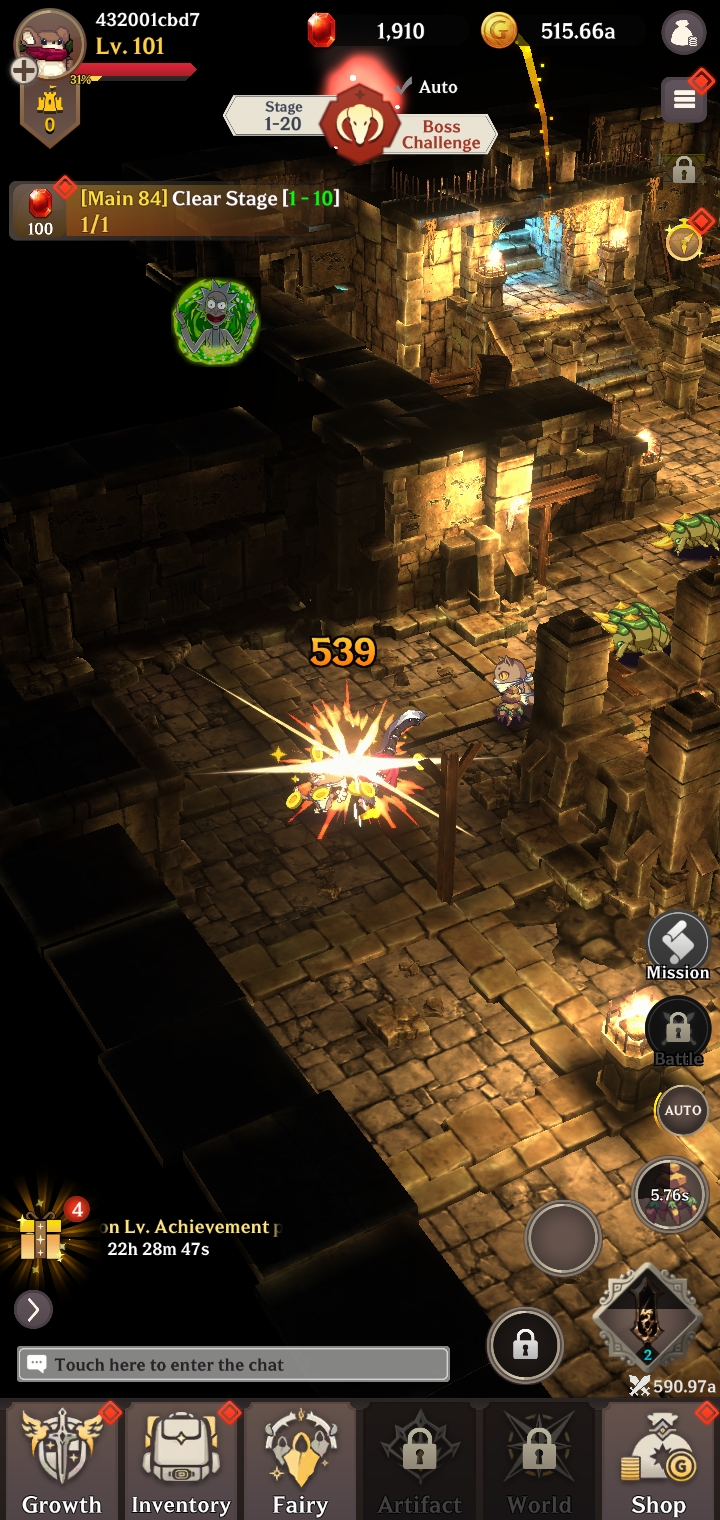Activate the skill on 5.76s cooldown
This screenshot has width=720, height=1520.
click(670, 1194)
